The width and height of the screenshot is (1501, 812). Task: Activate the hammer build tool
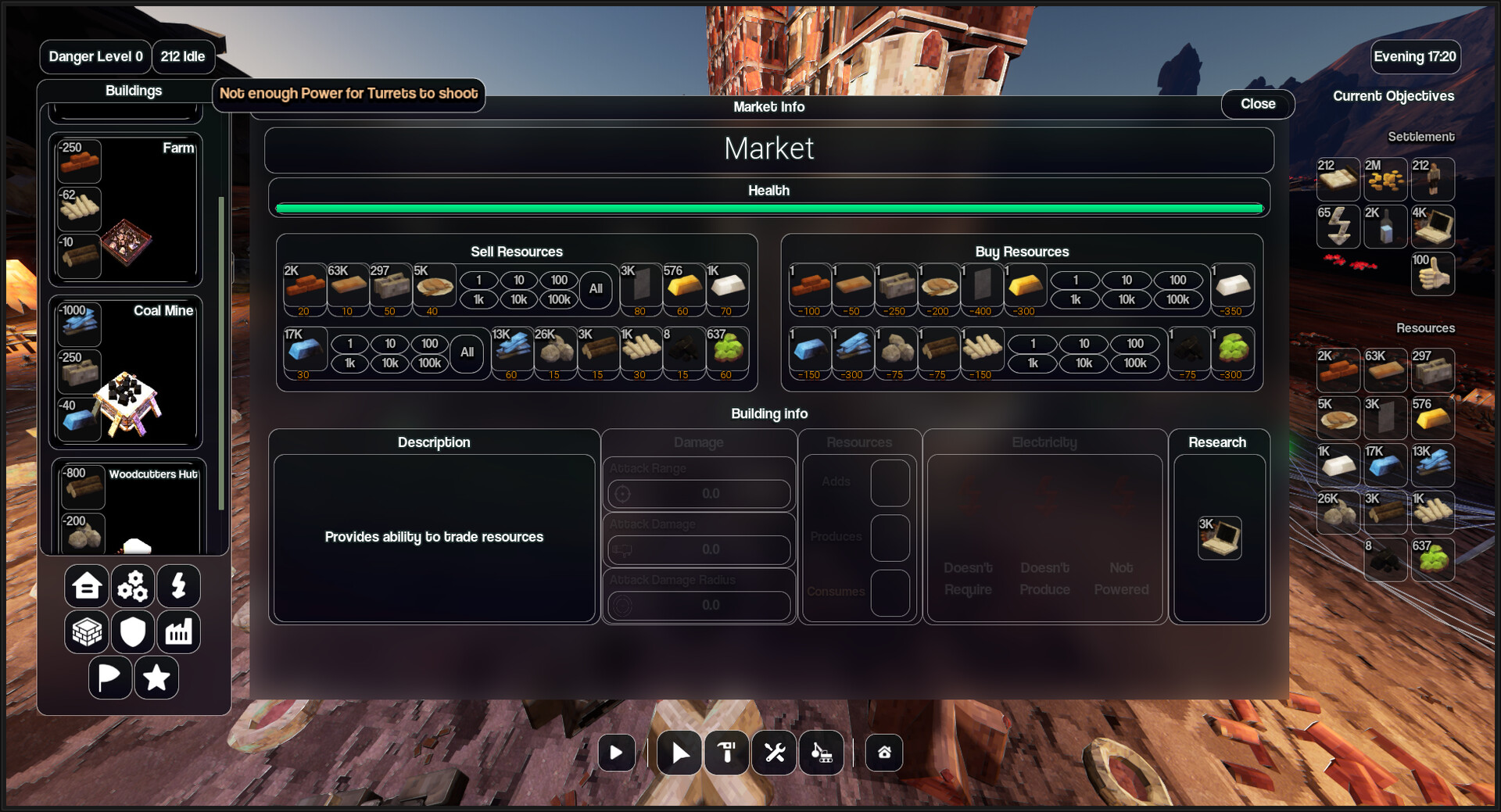pyautogui.click(x=727, y=753)
